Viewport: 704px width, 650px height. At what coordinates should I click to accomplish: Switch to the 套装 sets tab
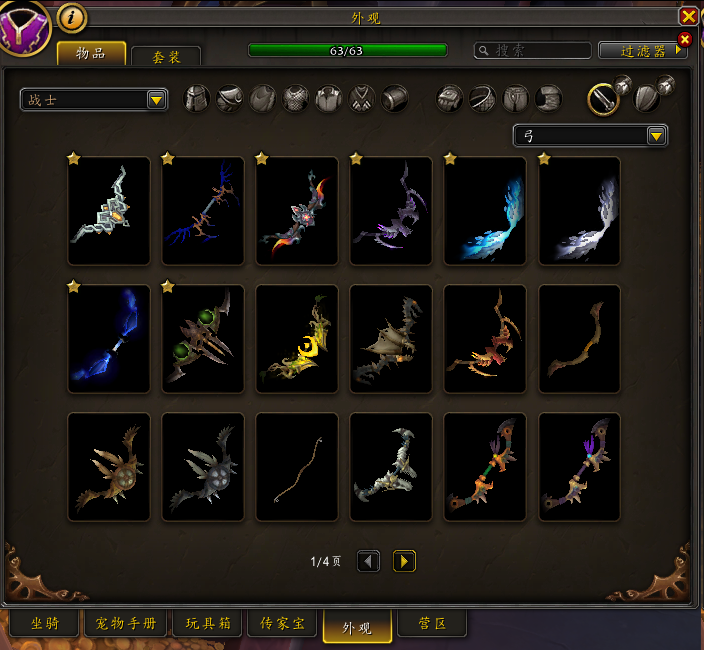[x=166, y=58]
